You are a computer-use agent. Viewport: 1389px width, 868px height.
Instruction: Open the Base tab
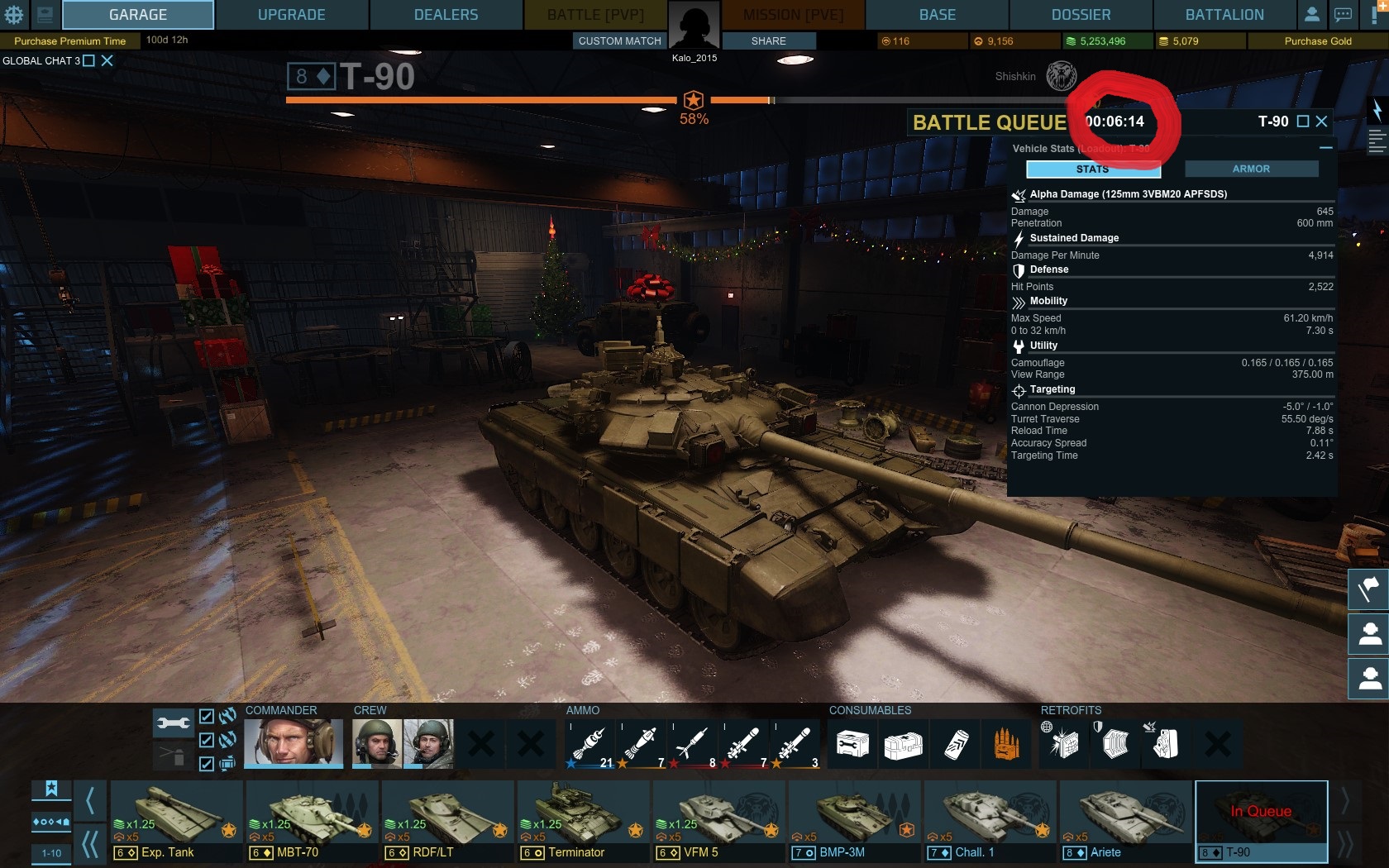pyautogui.click(x=937, y=15)
